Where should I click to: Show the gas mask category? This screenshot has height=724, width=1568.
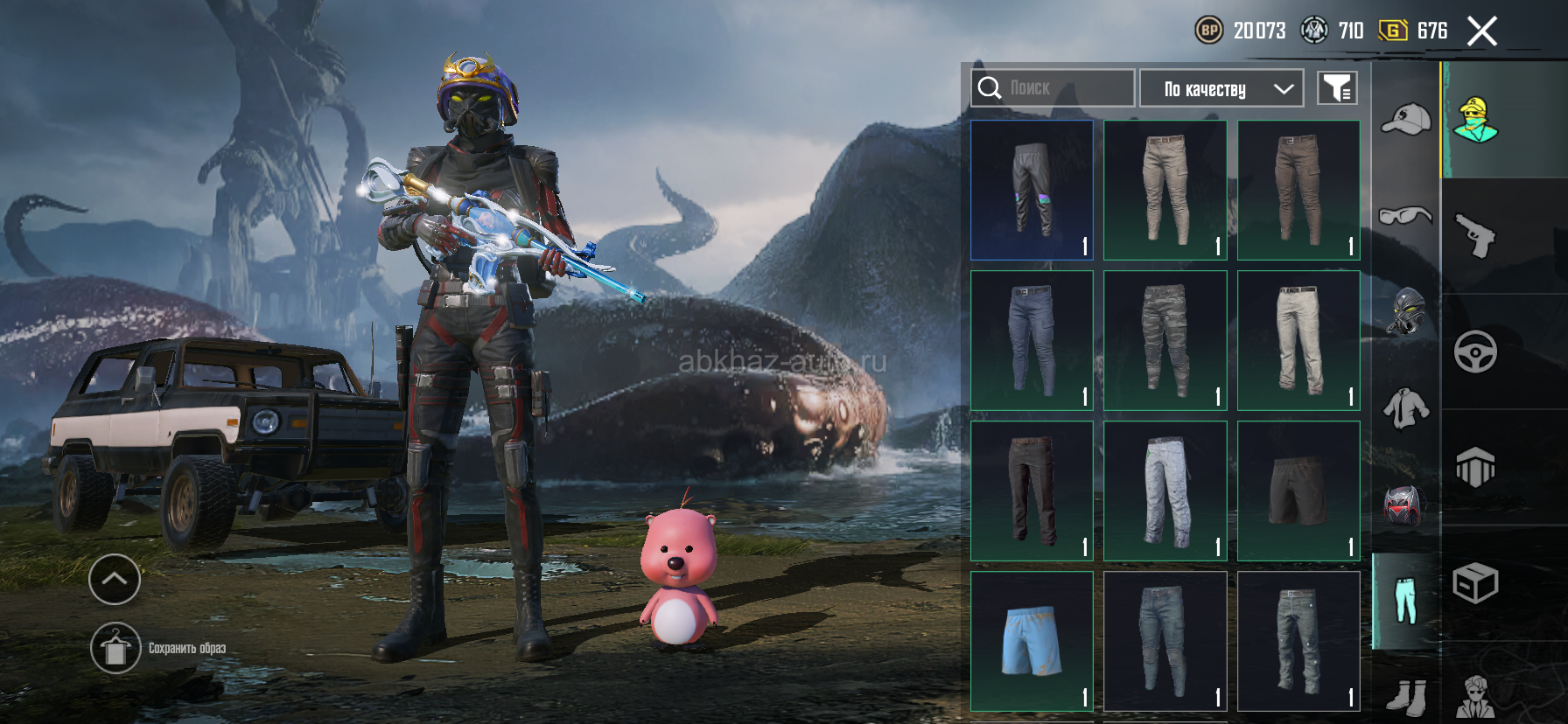click(x=1405, y=311)
